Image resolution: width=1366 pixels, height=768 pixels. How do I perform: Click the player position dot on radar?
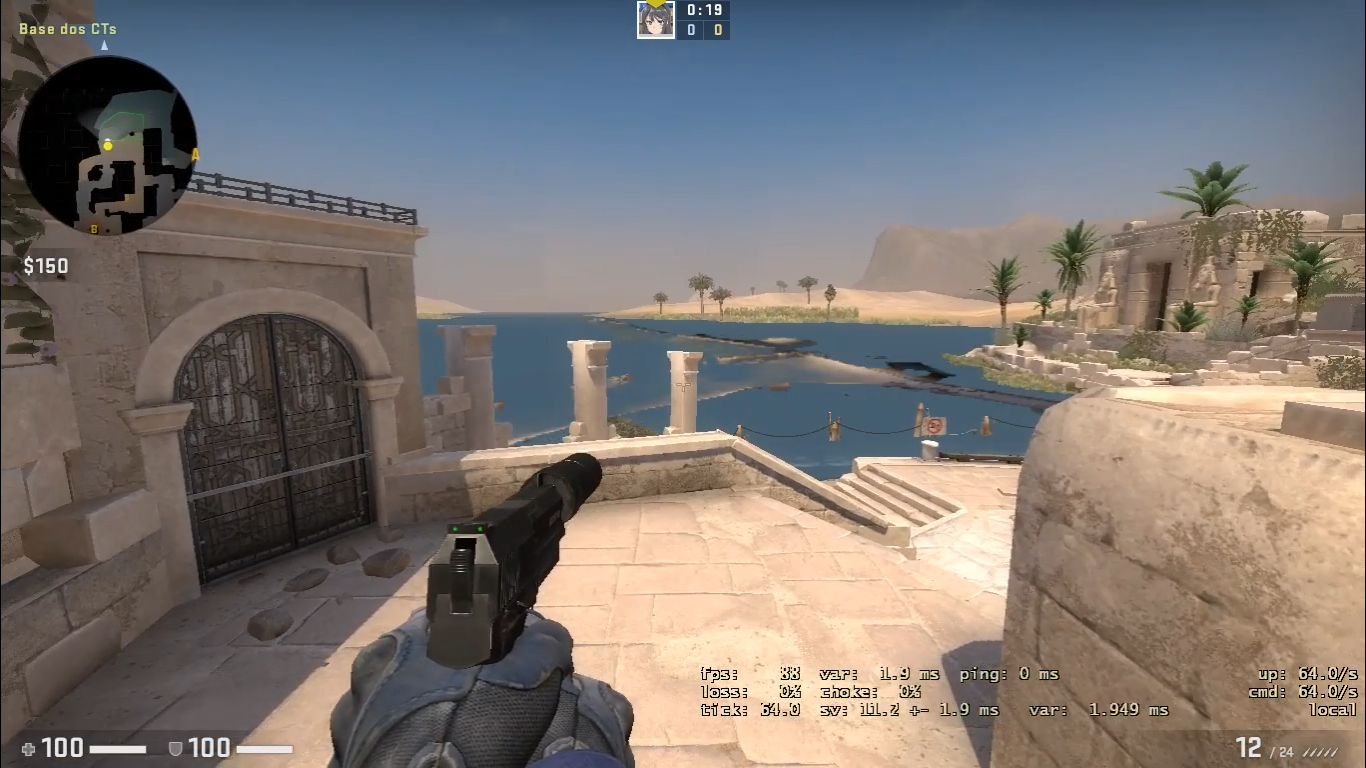pos(107,146)
